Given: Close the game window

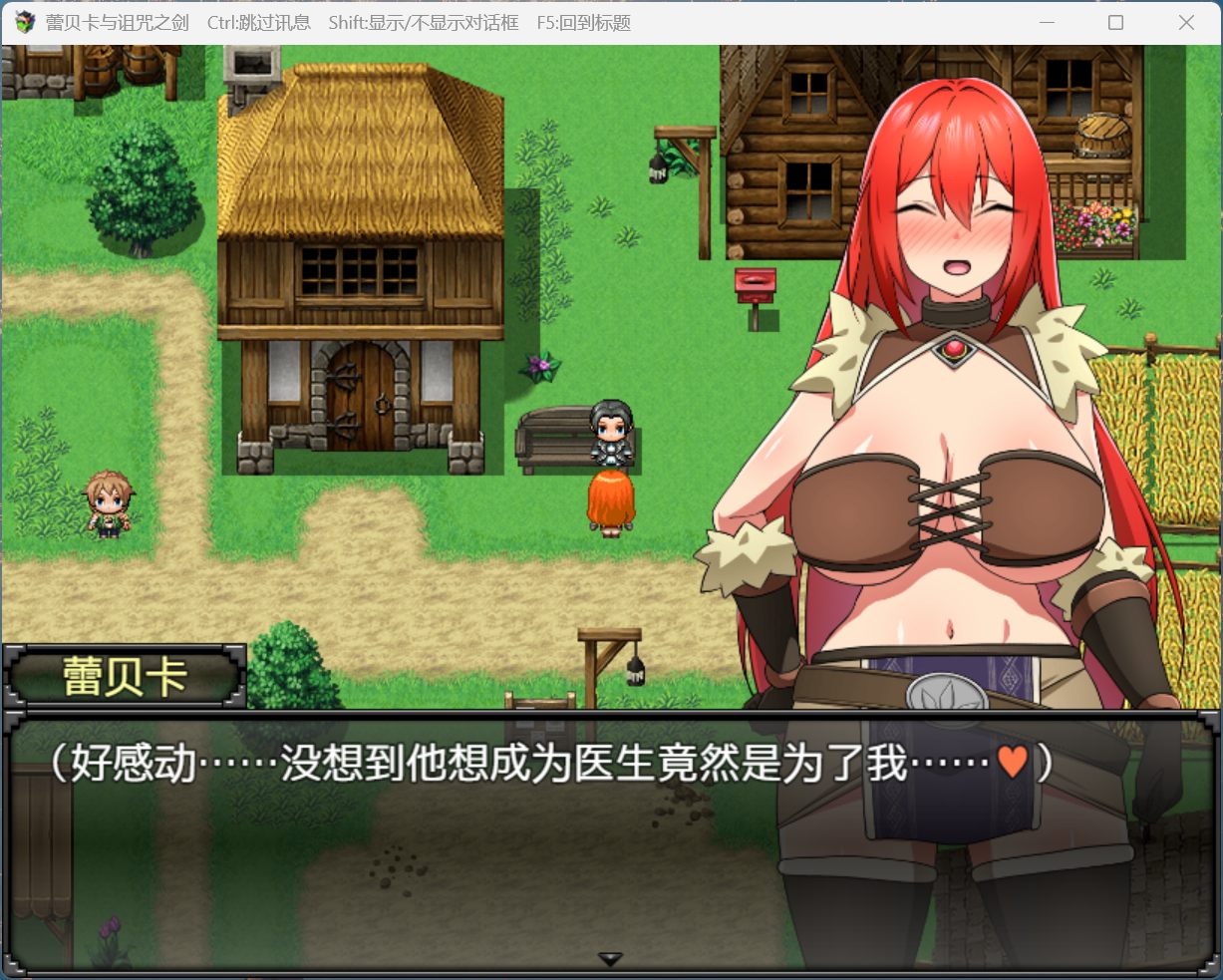Looking at the screenshot, I should (1185, 22).
